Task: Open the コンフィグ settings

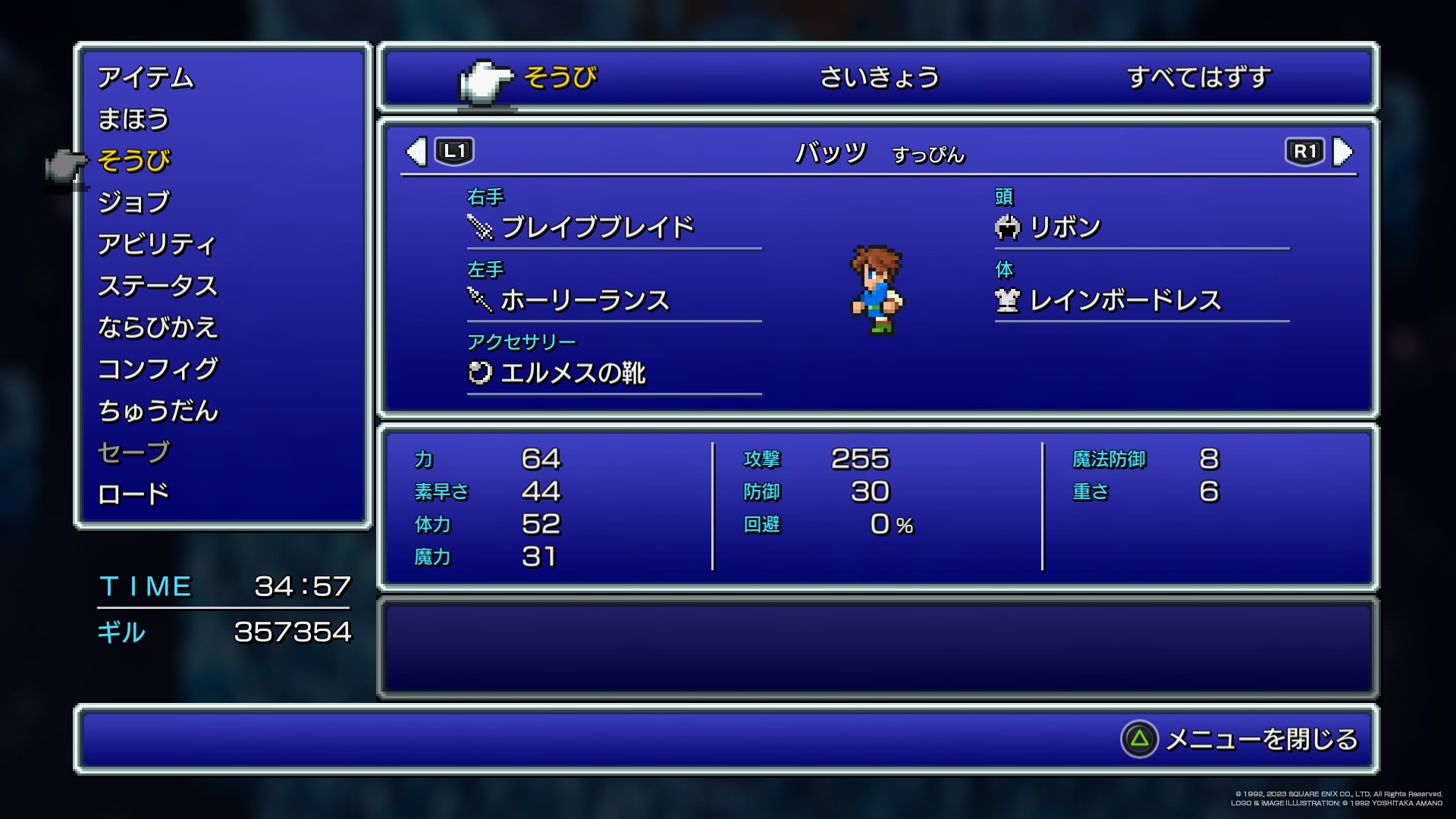Action: pyautogui.click(x=158, y=369)
